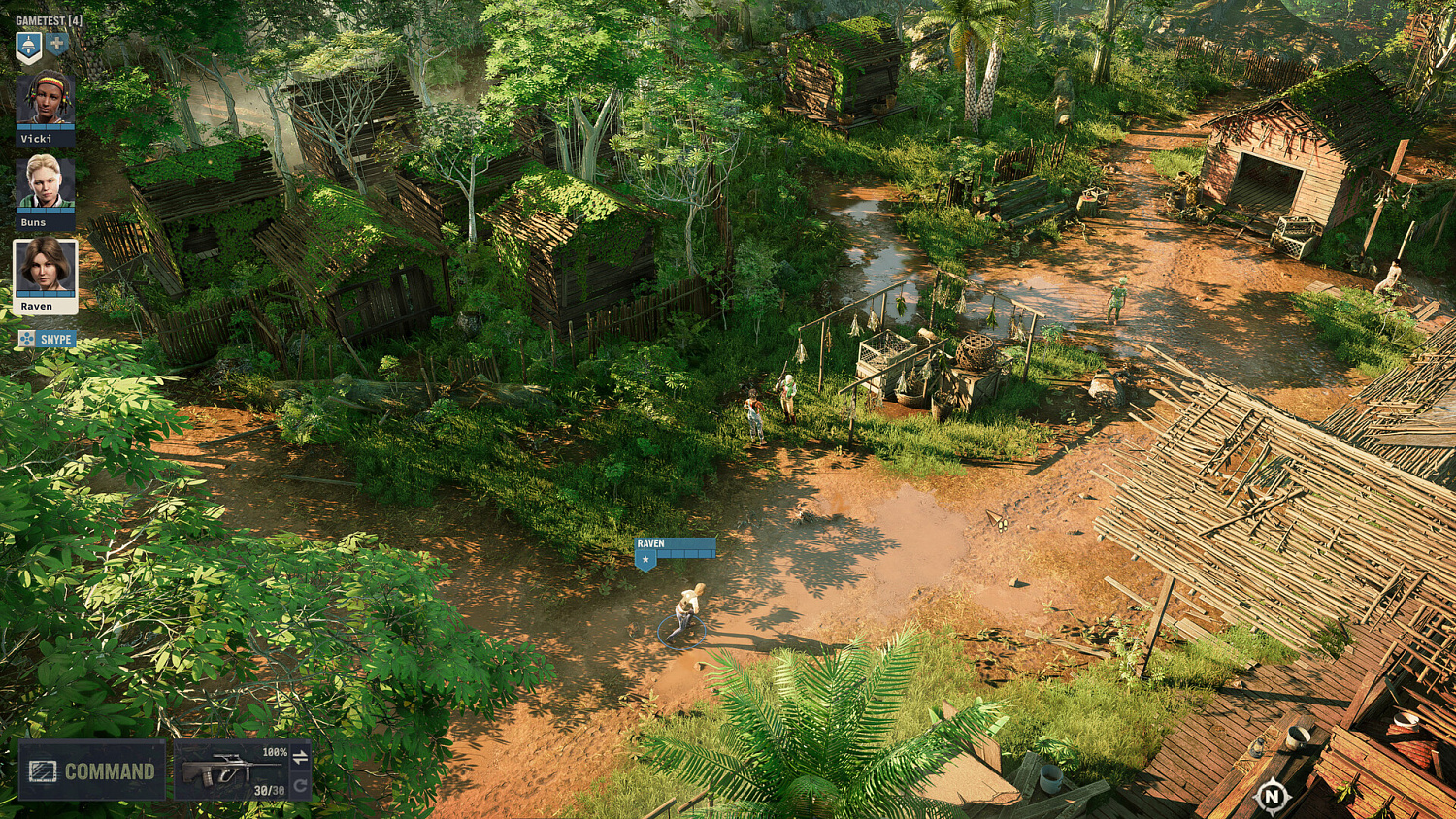Click the squad alert bell icon
Image resolution: width=1456 pixels, height=819 pixels.
pyautogui.click(x=28, y=45)
